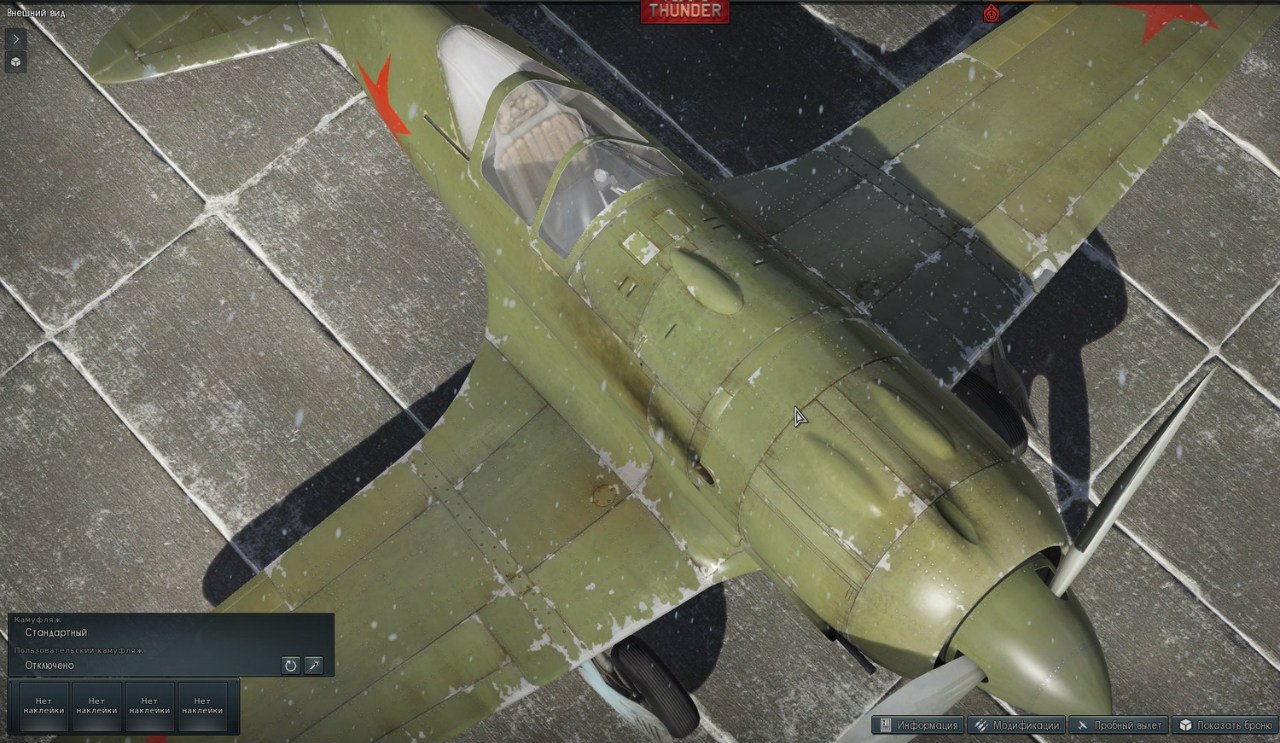Open the Модификации panel
The width and height of the screenshot is (1280, 743).
1015,726
